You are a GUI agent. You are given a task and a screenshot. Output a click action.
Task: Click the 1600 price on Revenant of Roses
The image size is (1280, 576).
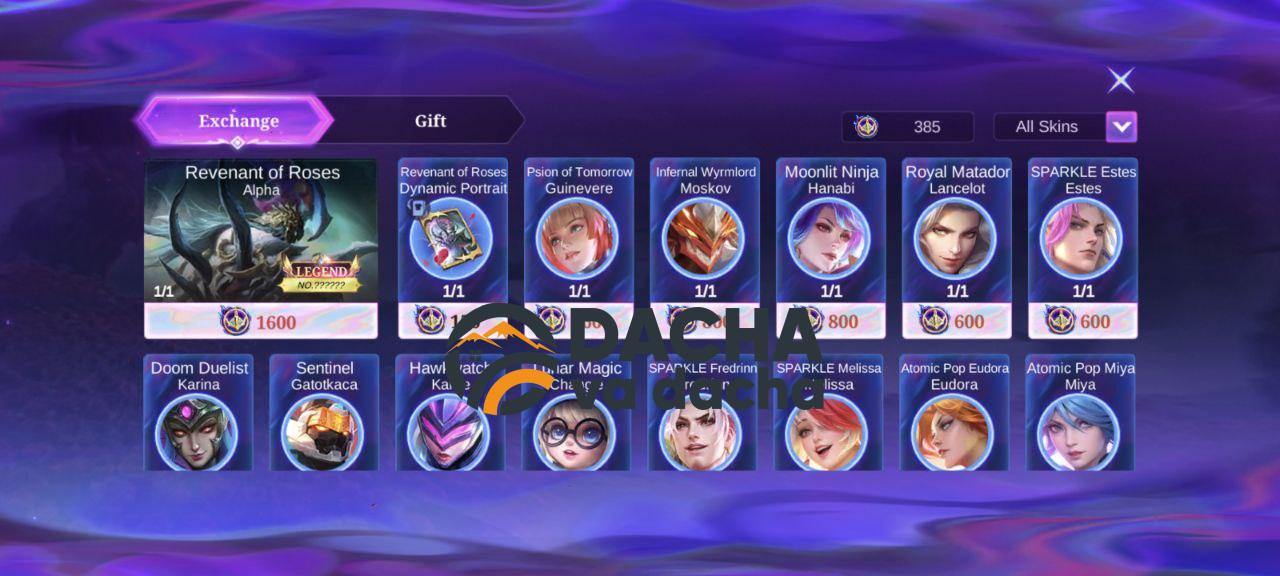[x=261, y=322]
